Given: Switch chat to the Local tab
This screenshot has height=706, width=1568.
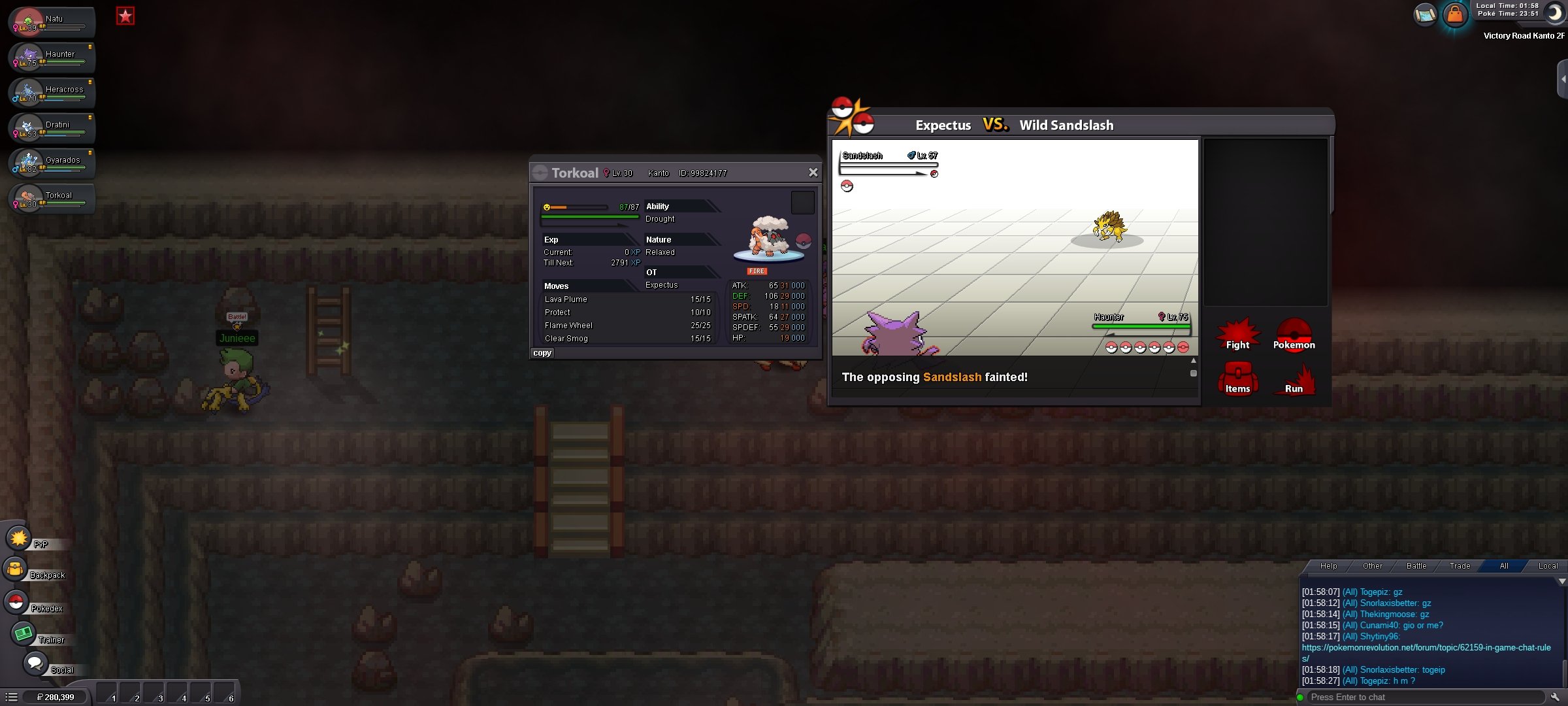Looking at the screenshot, I should 1547,566.
